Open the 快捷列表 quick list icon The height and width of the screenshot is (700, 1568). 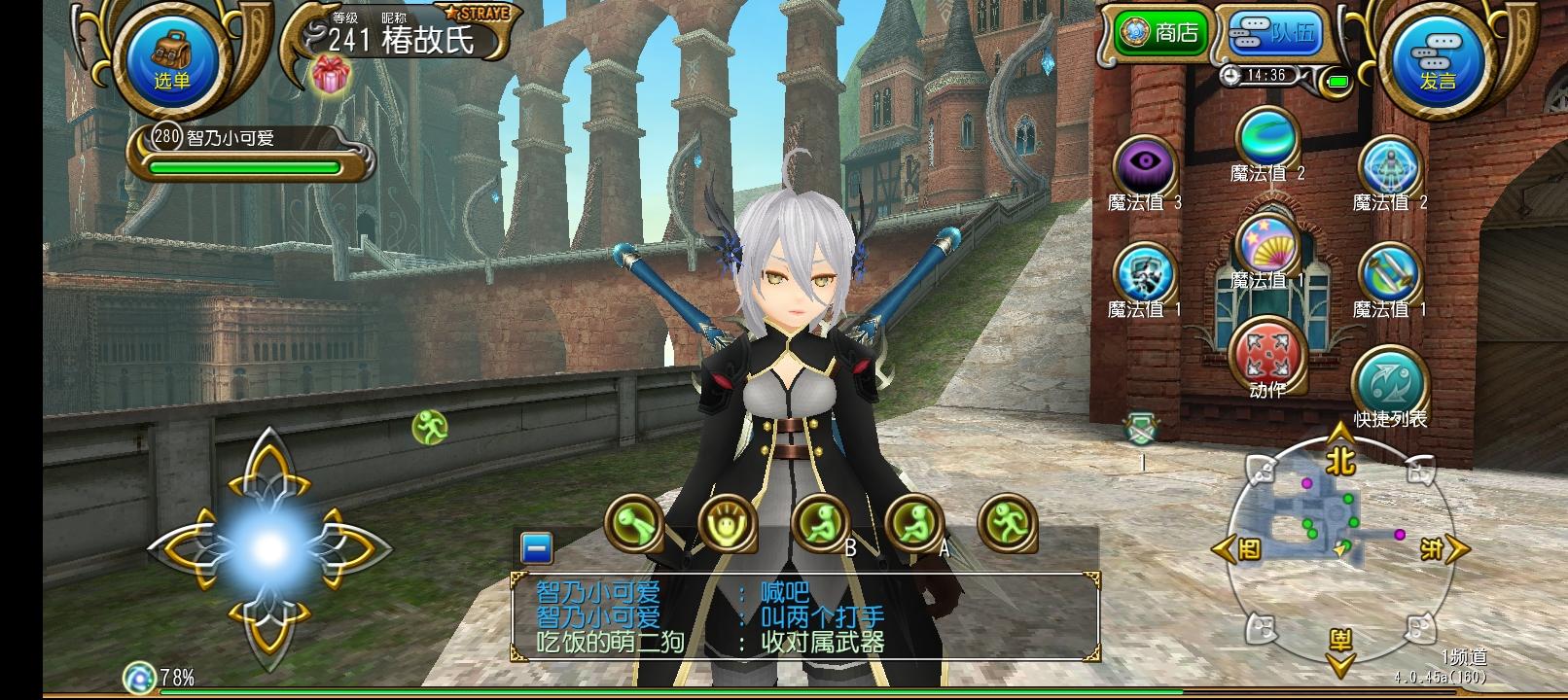point(1389,379)
